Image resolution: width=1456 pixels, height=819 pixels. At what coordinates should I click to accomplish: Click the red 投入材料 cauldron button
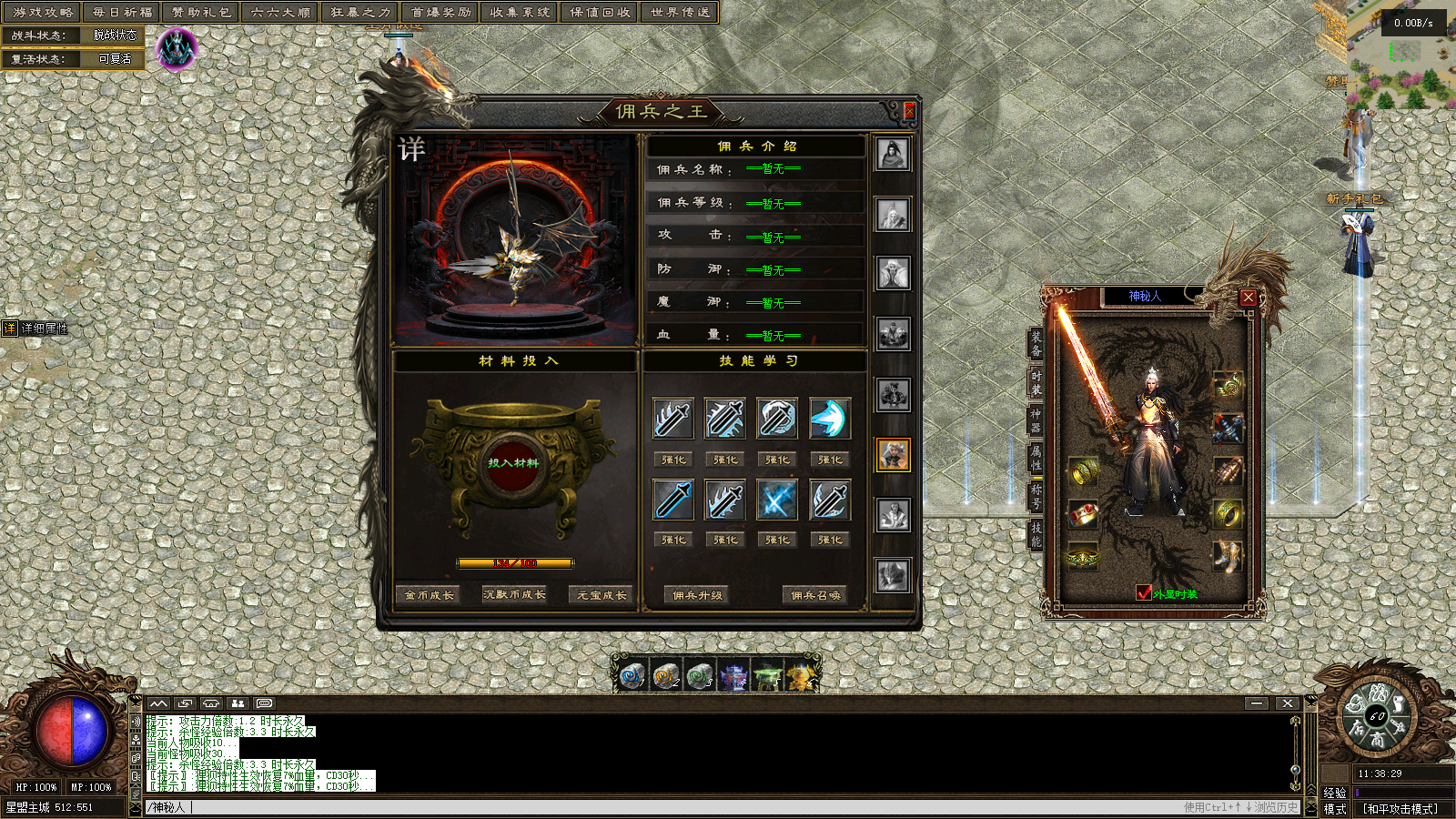[513, 463]
